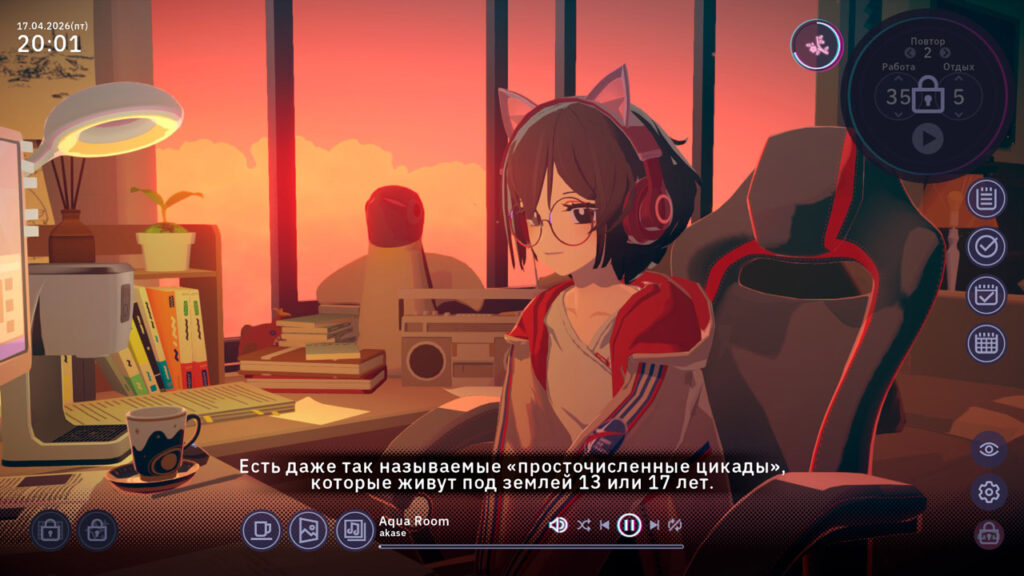Skip to the next music track
Screen dimensions: 1024x576
tap(654, 525)
